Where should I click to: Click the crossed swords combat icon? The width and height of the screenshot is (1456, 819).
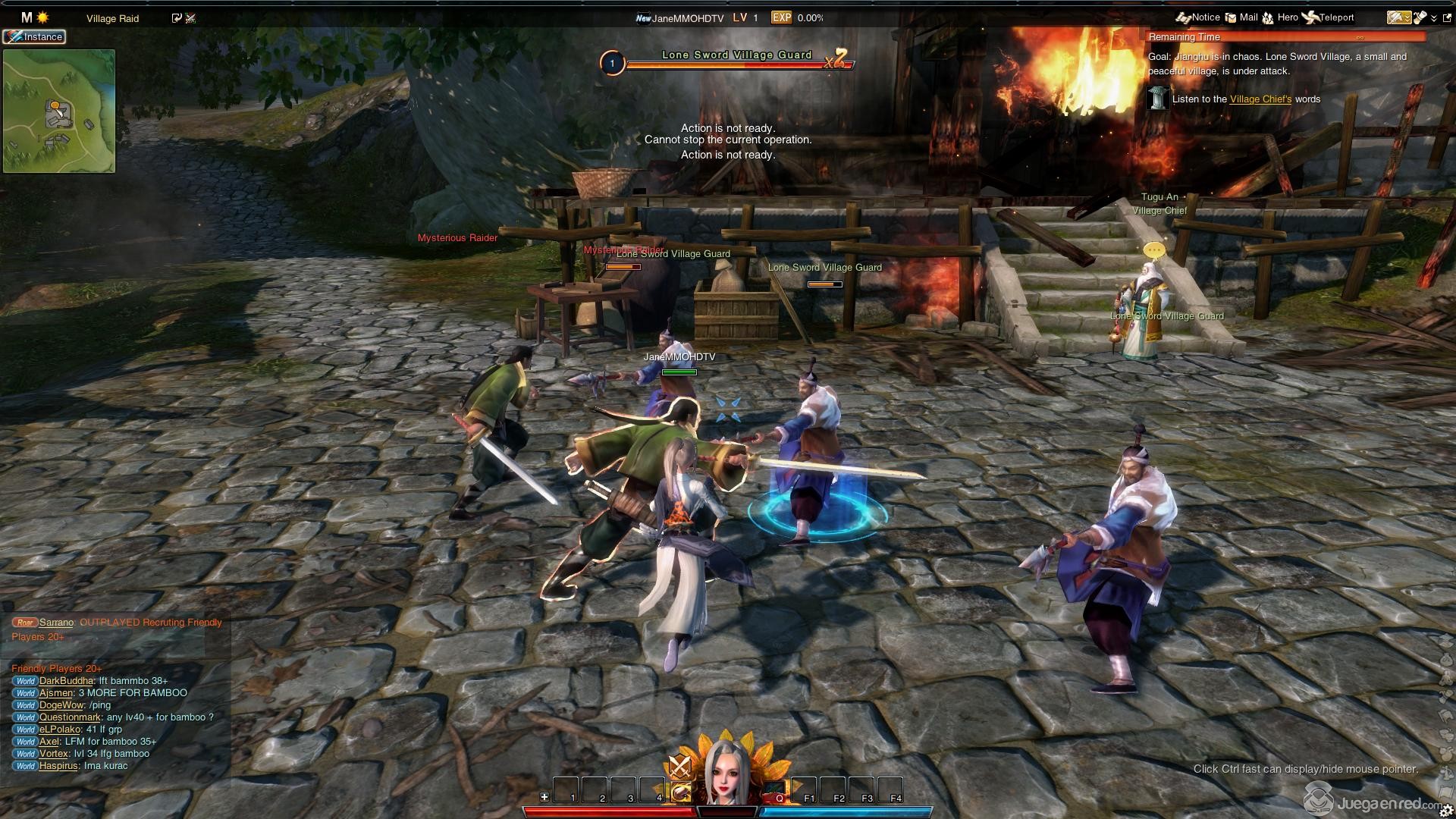point(679,767)
